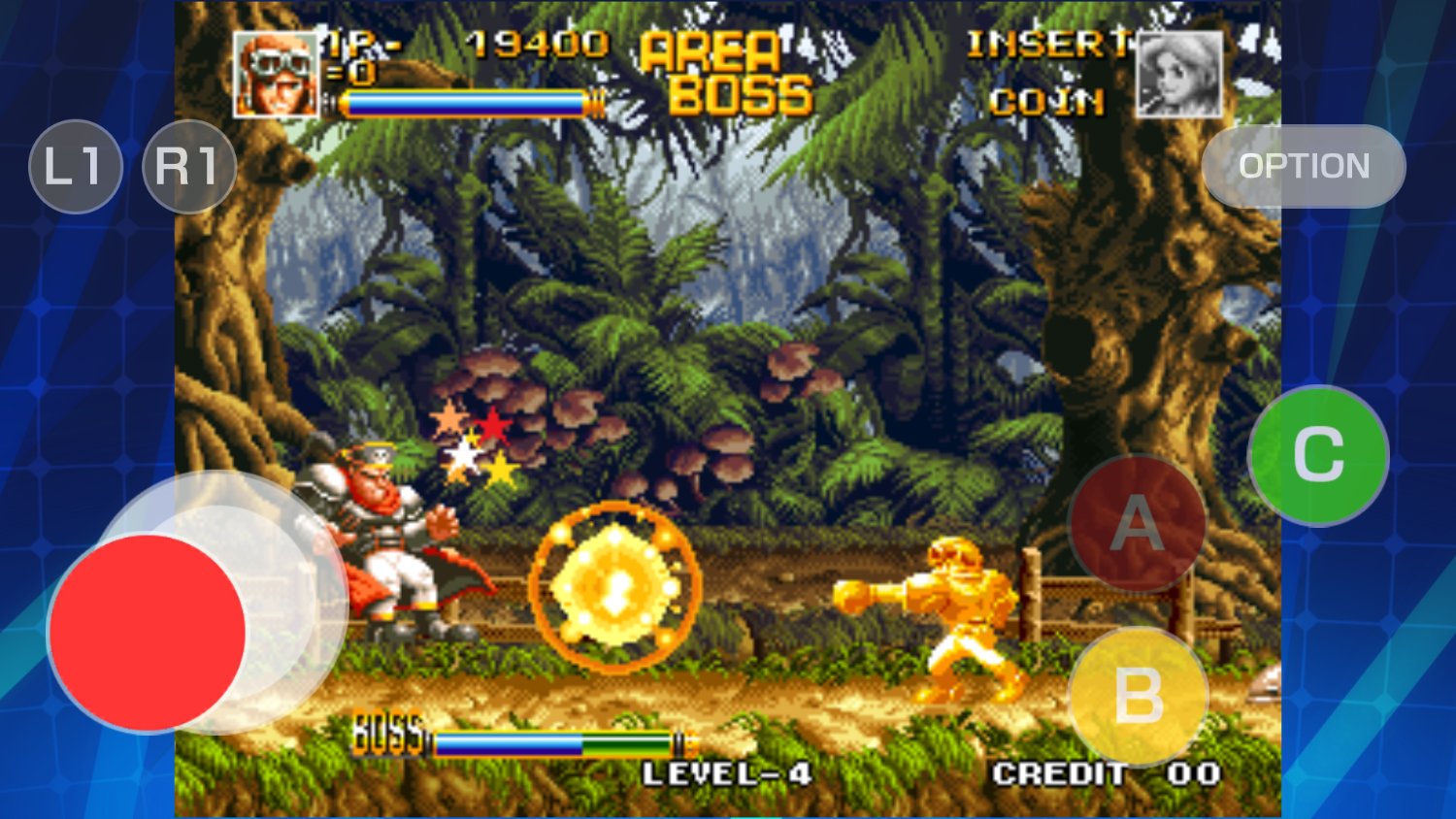The height and width of the screenshot is (819, 1456).
Task: Tap the red A button
Action: click(x=1138, y=524)
